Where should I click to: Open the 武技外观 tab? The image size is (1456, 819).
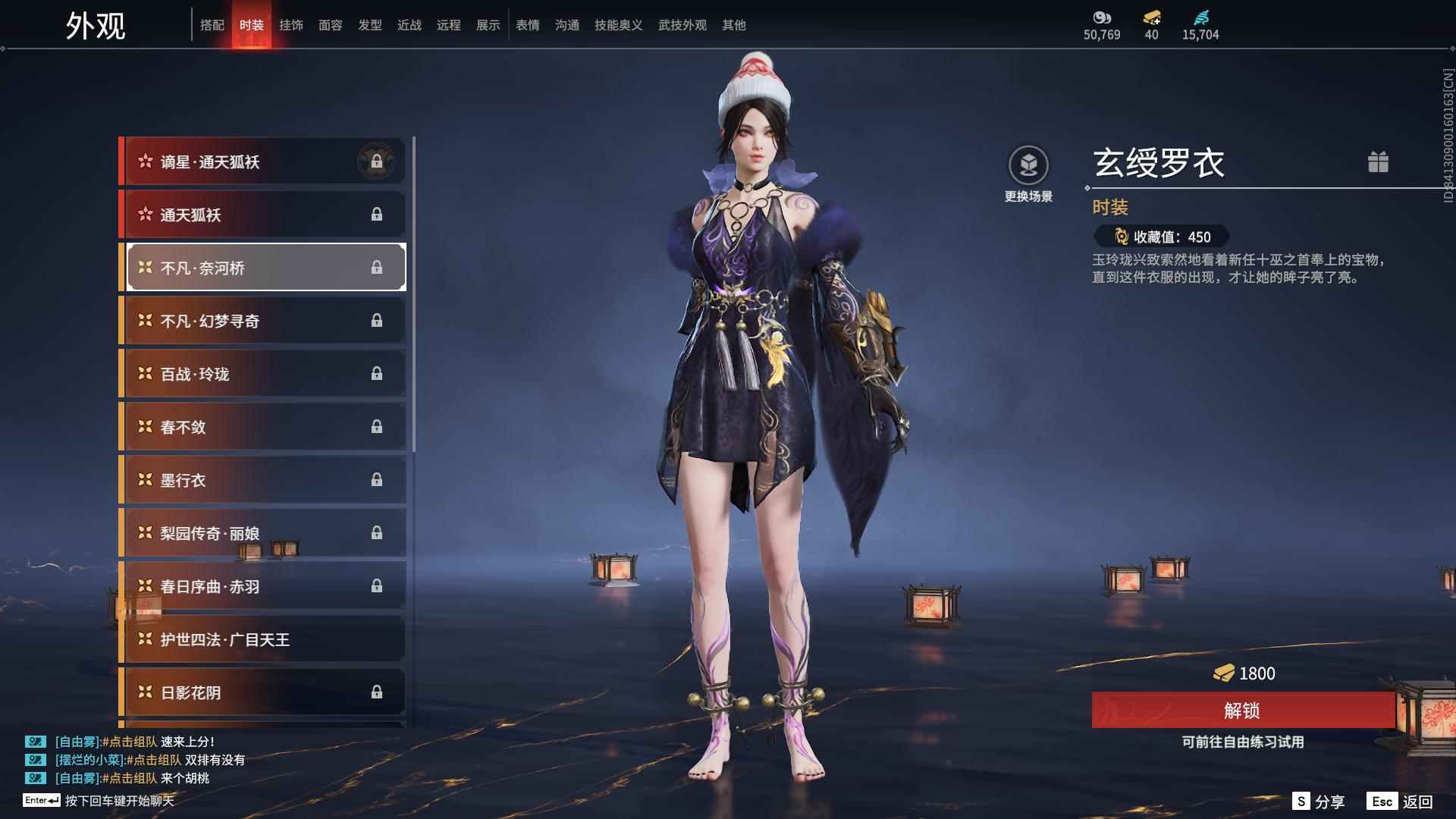[681, 25]
